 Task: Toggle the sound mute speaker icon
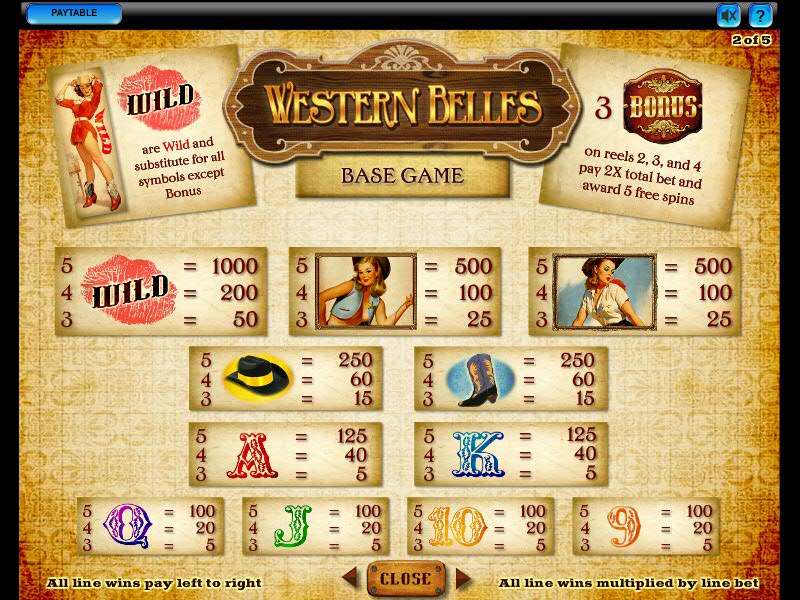[x=730, y=15]
